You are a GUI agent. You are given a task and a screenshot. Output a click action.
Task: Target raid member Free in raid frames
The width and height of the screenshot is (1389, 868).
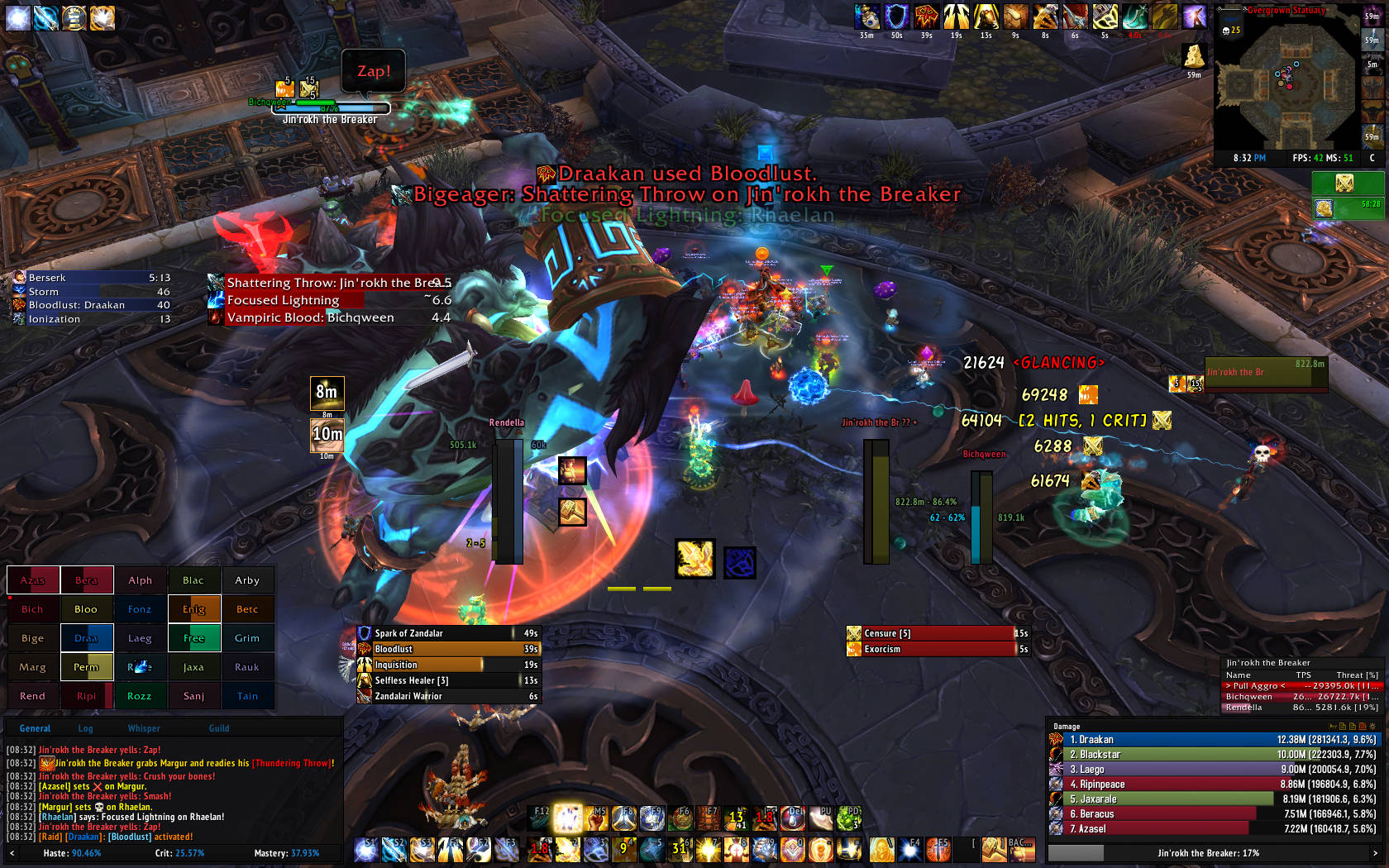click(x=193, y=638)
